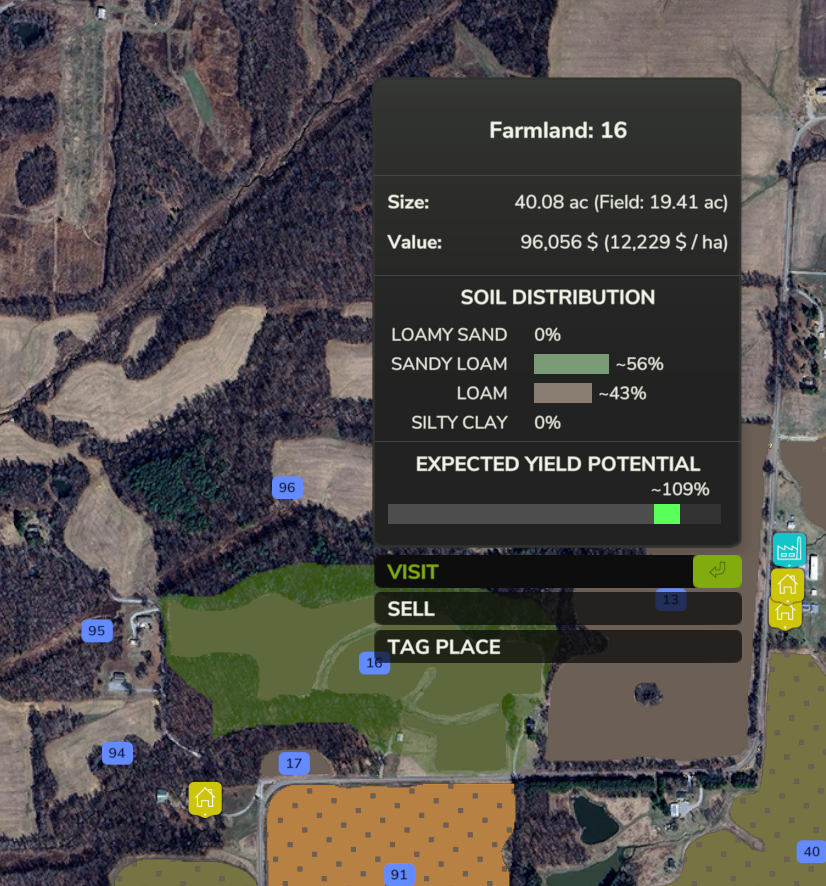Select the yellow house icon near field 17
826x886 pixels.
point(205,798)
